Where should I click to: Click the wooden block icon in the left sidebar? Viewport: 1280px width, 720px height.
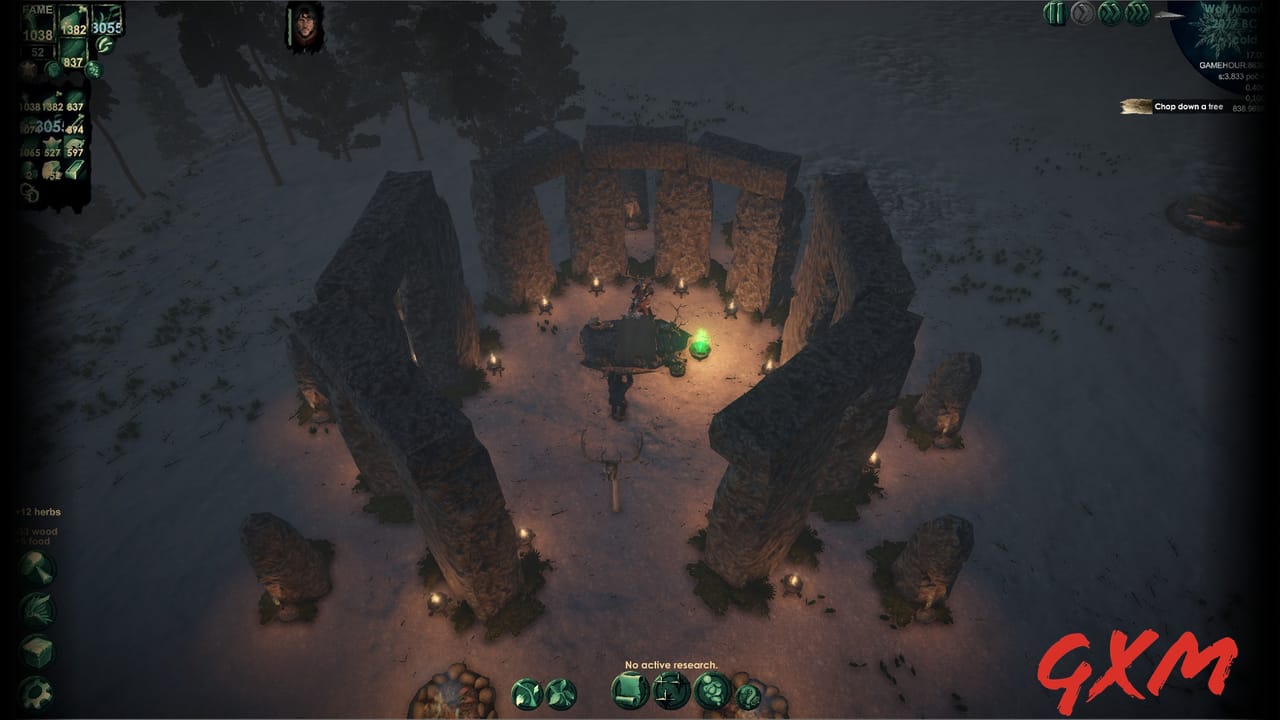35,652
